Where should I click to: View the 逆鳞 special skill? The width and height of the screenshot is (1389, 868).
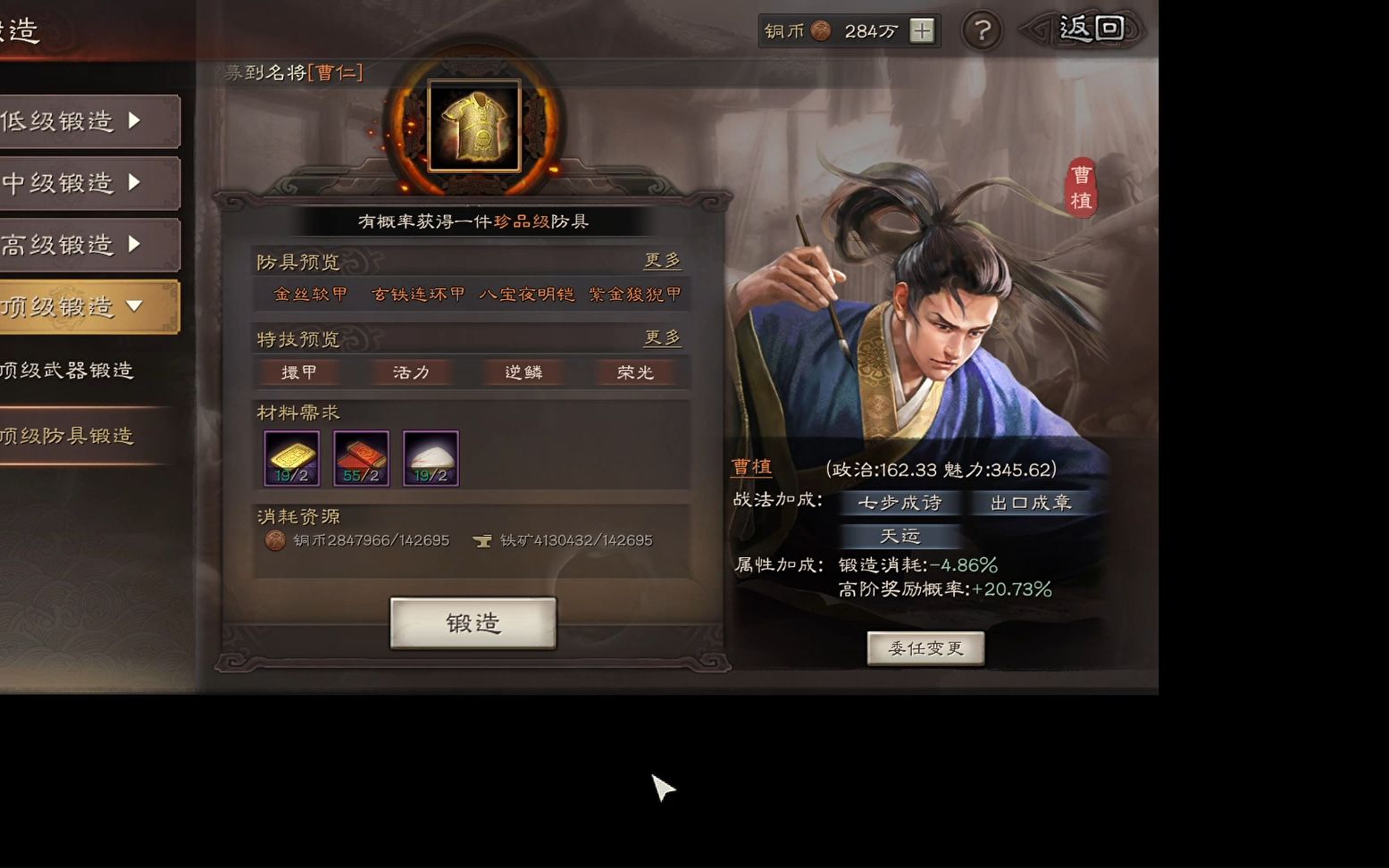(523, 372)
